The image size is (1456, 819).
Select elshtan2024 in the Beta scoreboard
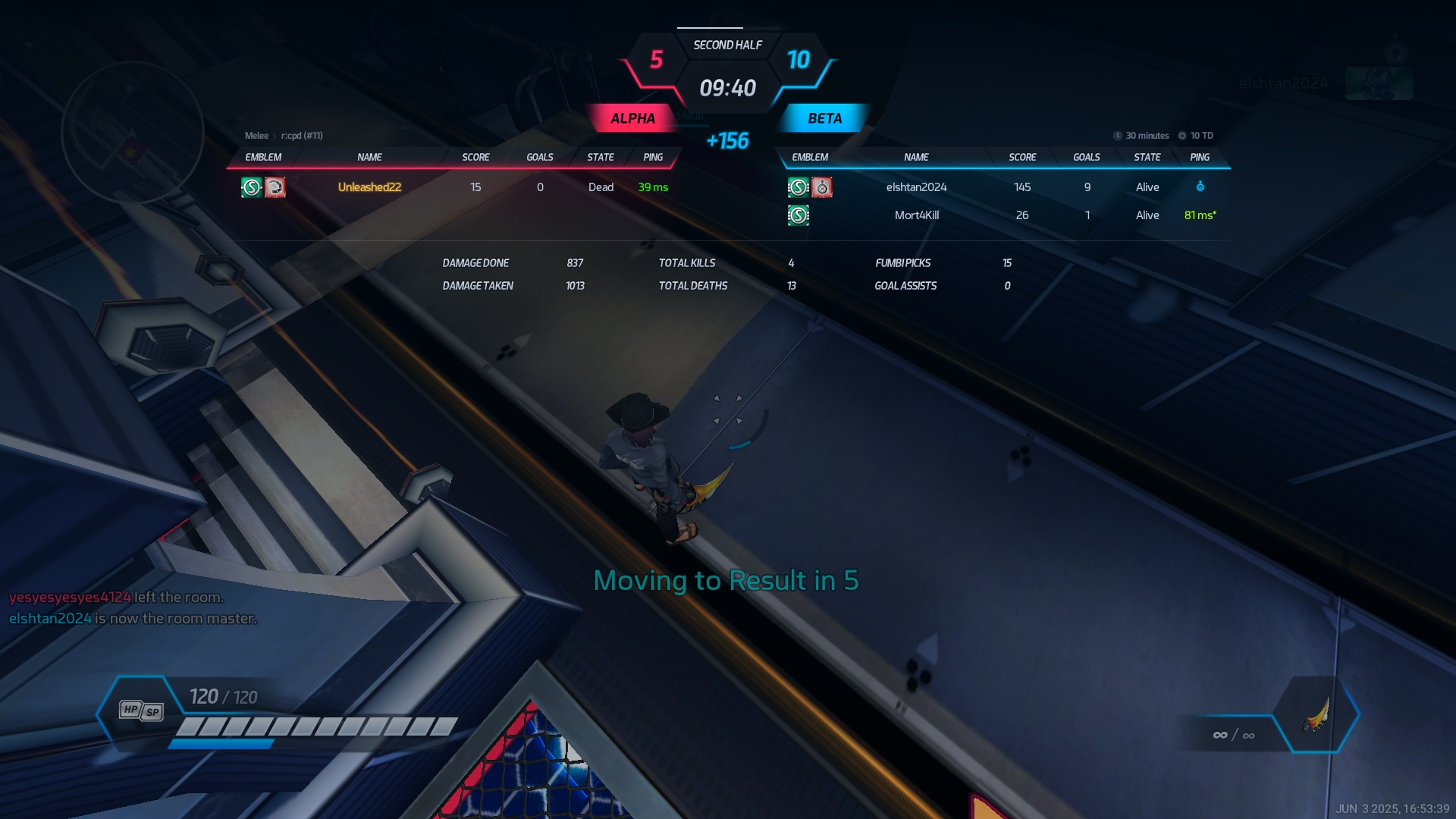coord(916,187)
